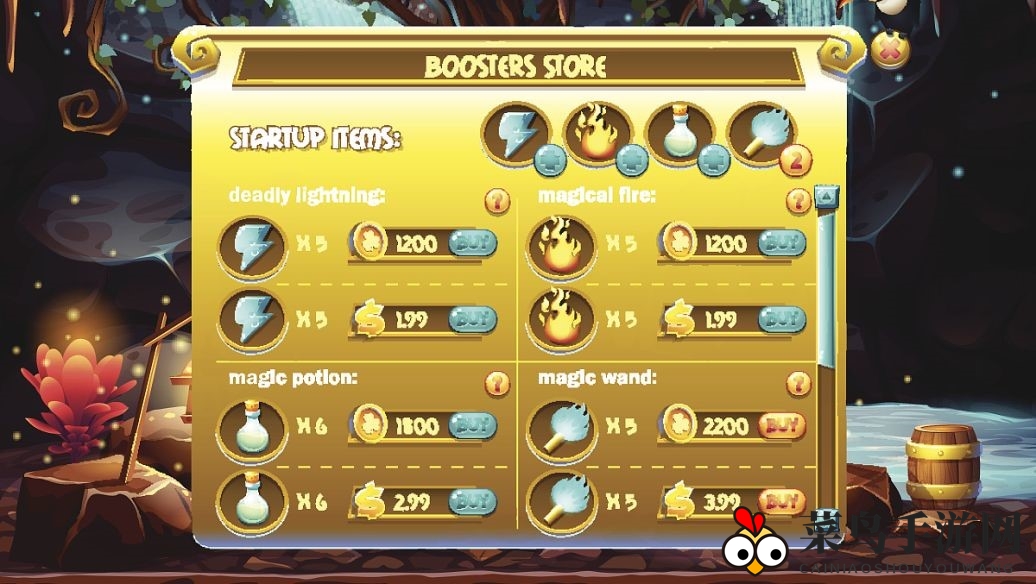
Task: Buy magic wand for 3.99 dollars
Action: click(782, 502)
